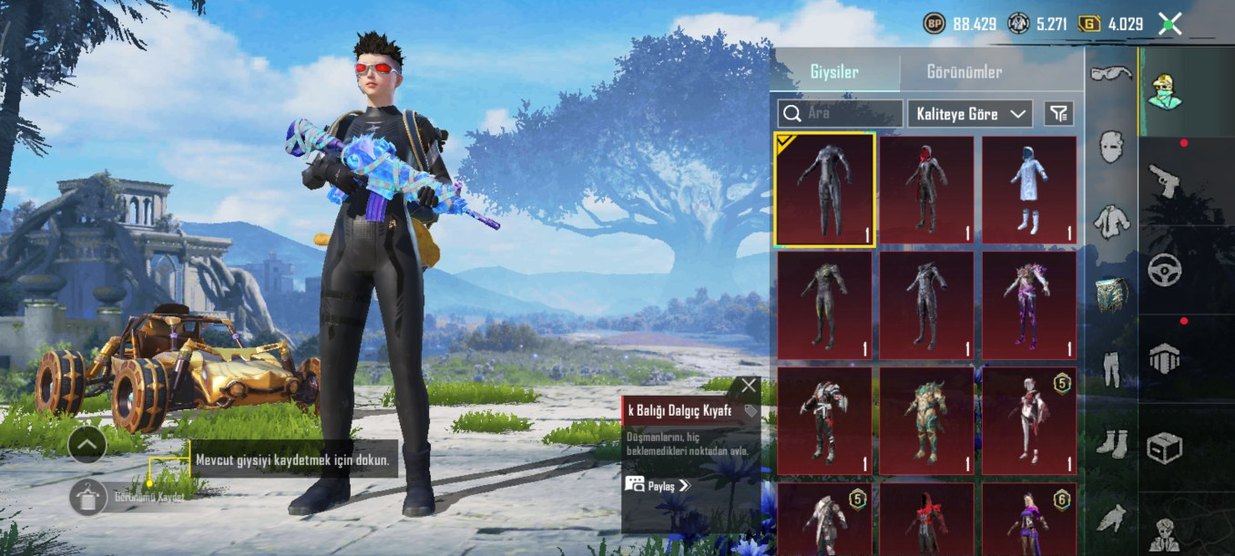Switch to the Görünümler tab

pos(964,72)
